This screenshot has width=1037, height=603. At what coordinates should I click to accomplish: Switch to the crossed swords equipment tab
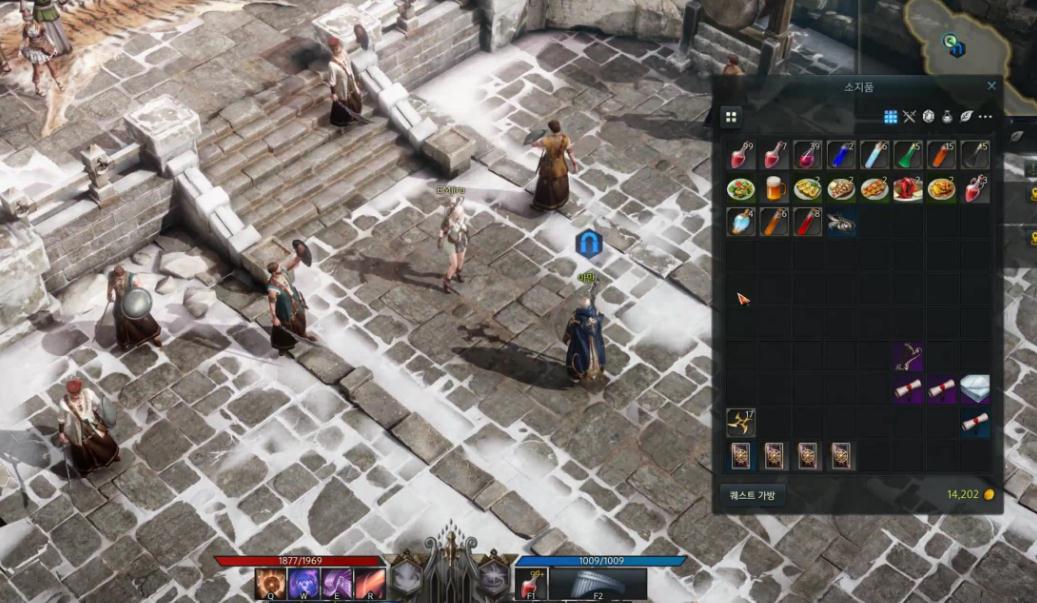click(909, 117)
